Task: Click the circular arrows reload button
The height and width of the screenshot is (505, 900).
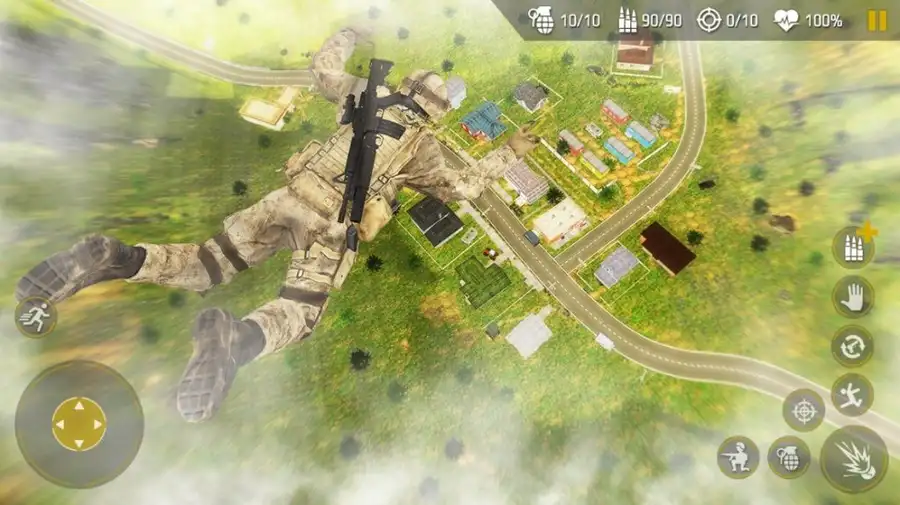Action: pos(852,346)
